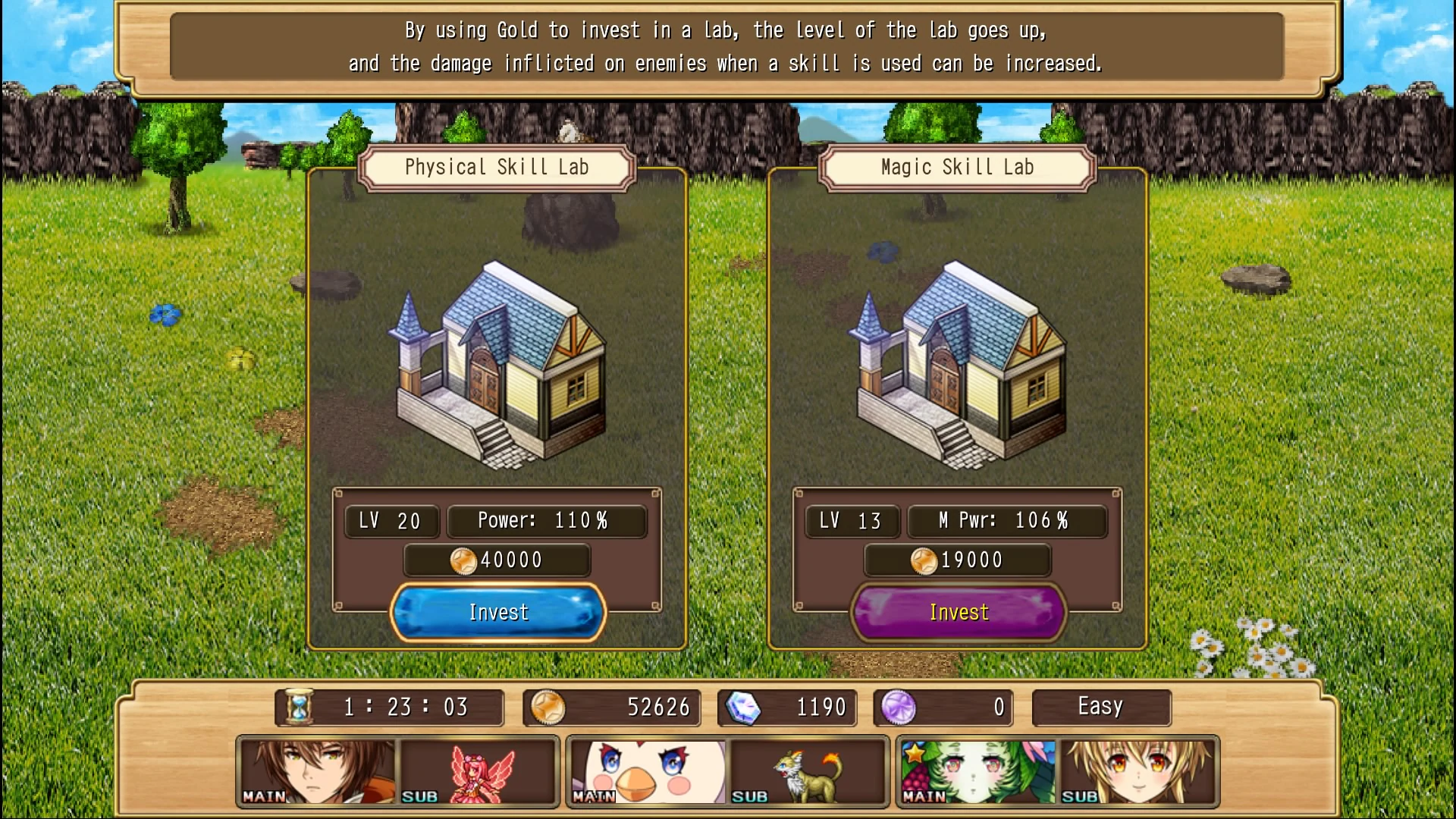The height and width of the screenshot is (819, 1456).
Task: Click the hourglass play time icon
Action: (x=301, y=707)
